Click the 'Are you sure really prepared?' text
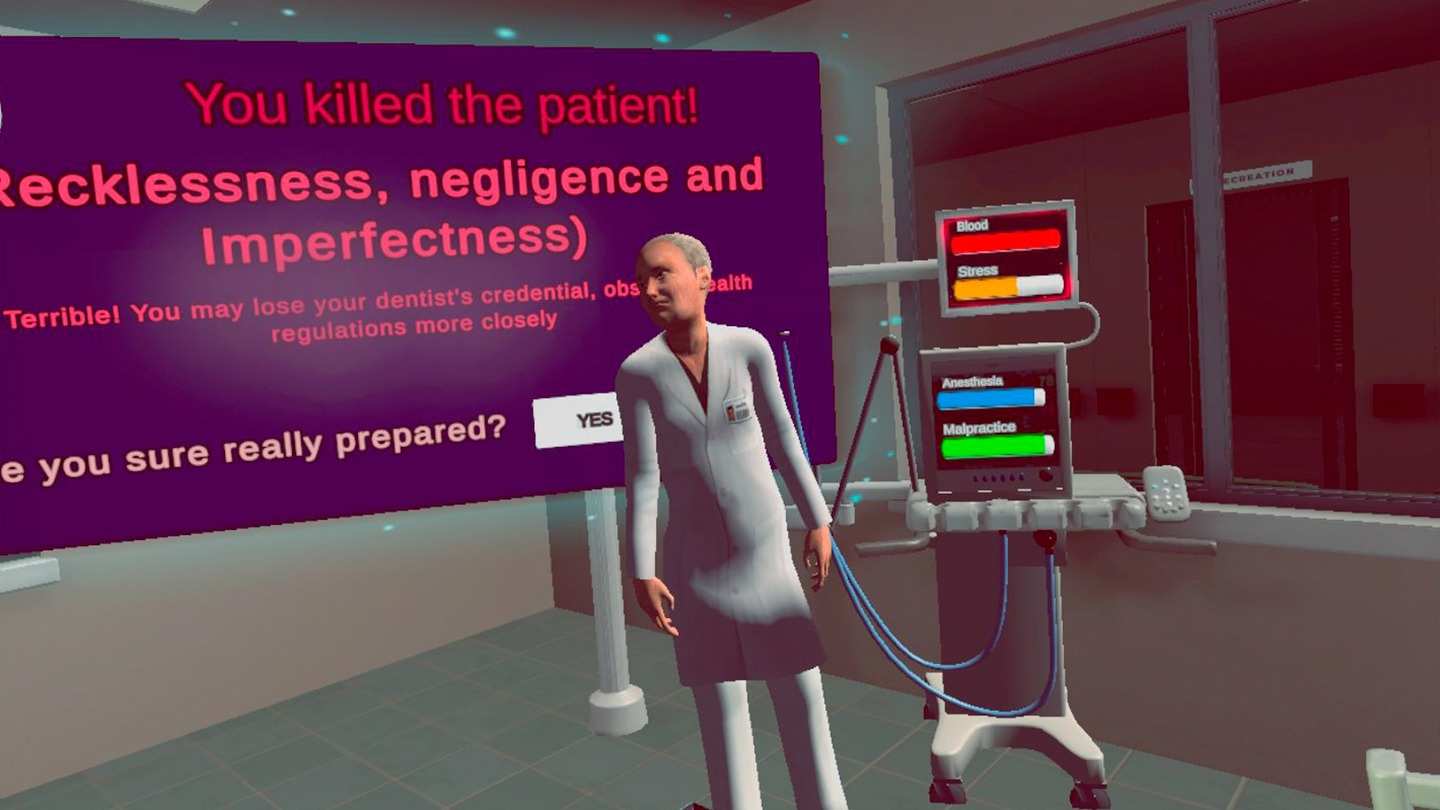1440x810 pixels. (250, 445)
